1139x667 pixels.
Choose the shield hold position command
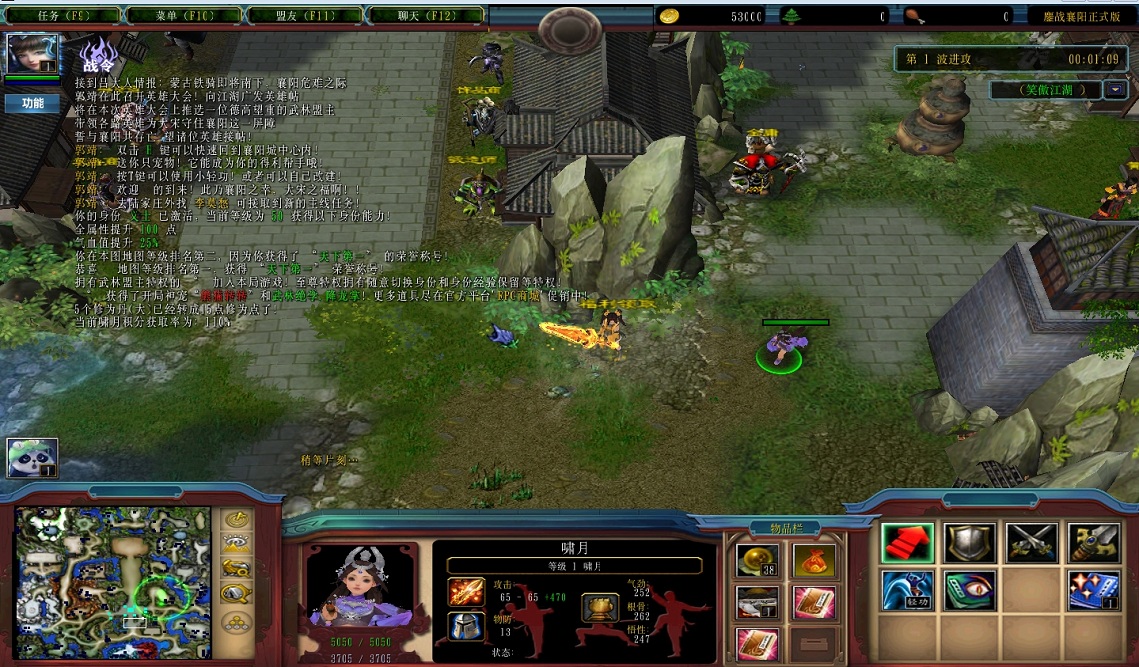coord(969,543)
